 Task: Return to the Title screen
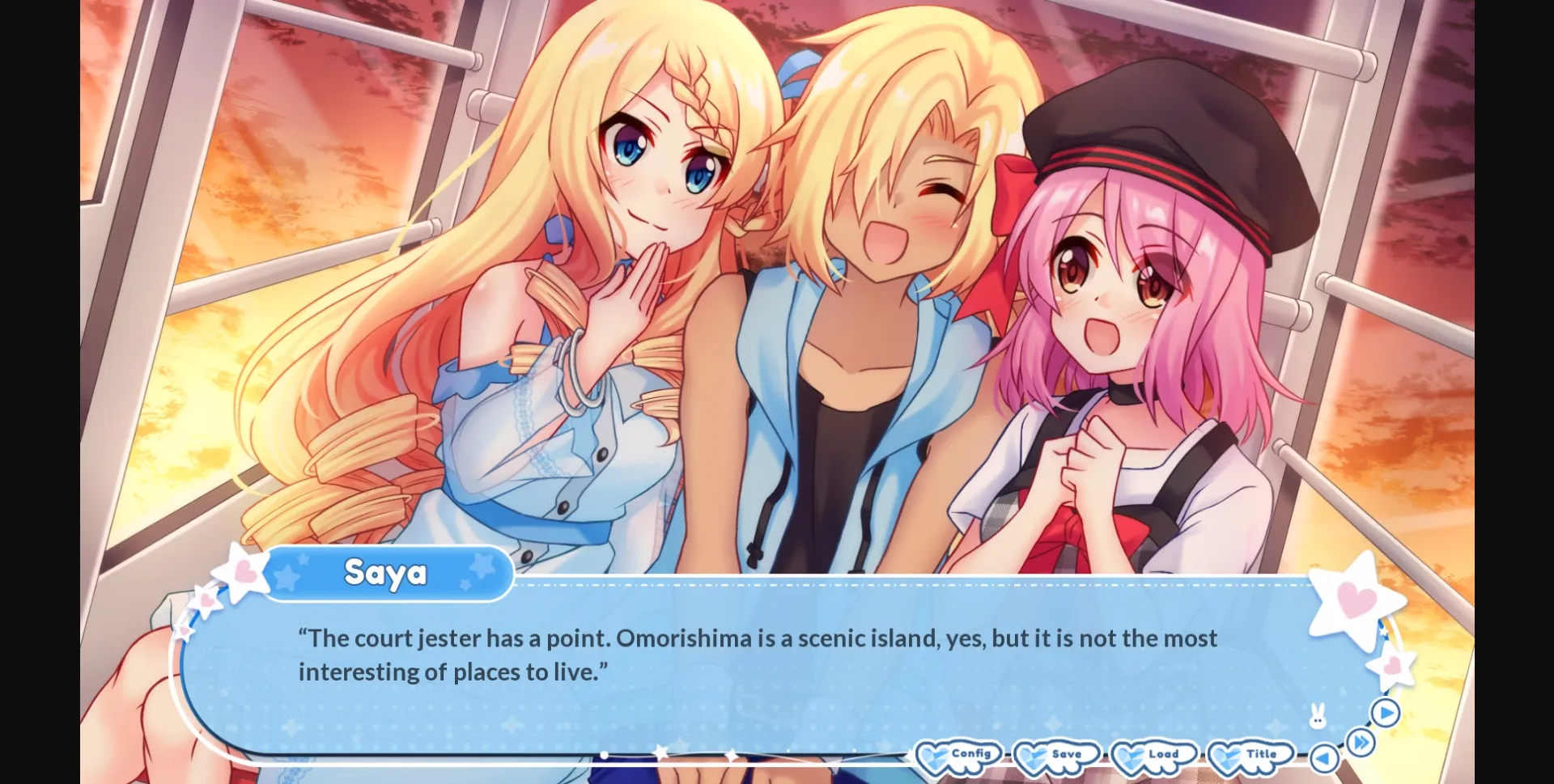coord(1257,756)
